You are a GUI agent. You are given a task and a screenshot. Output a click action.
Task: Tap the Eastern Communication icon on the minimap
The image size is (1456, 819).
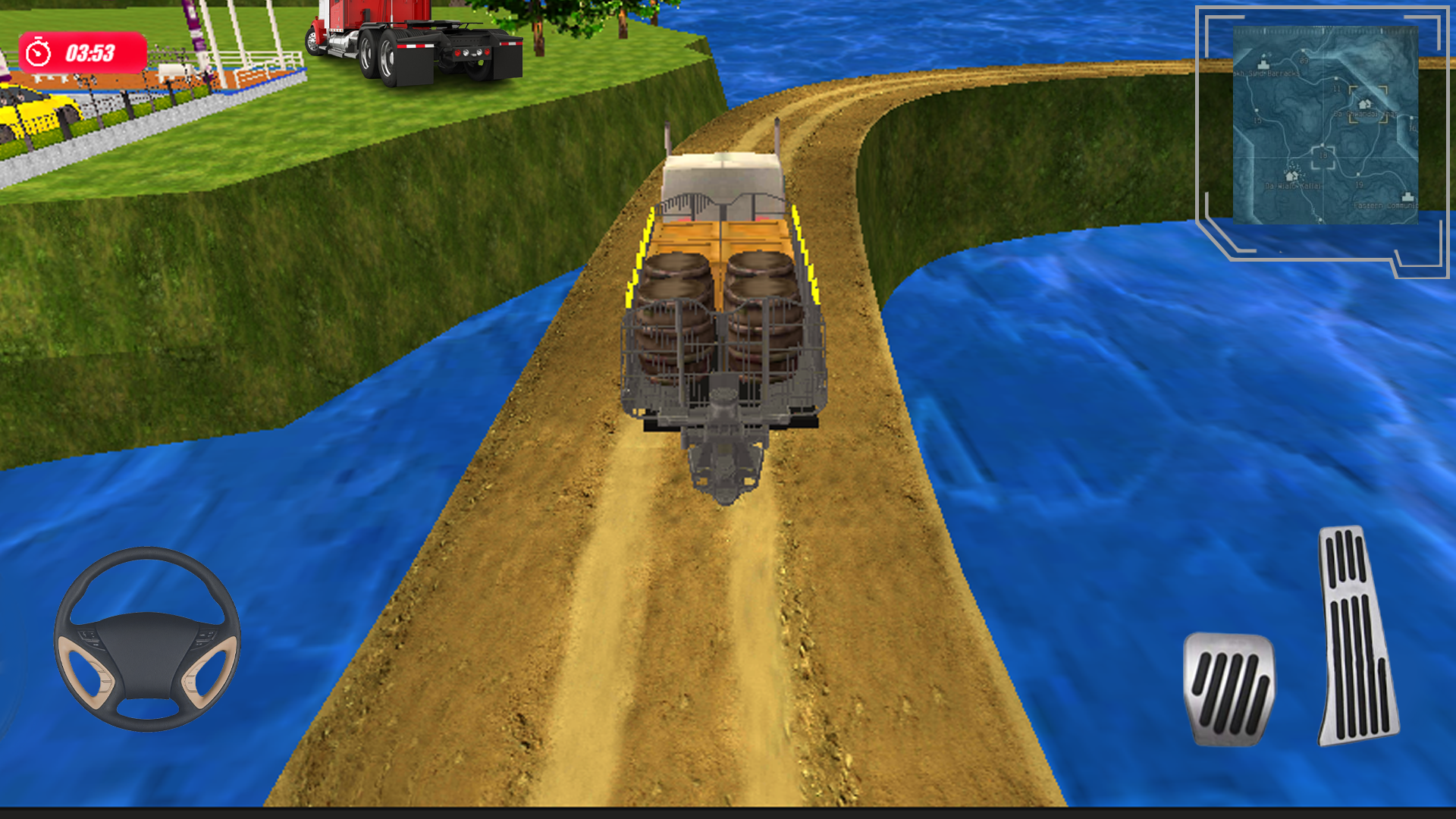(1407, 196)
